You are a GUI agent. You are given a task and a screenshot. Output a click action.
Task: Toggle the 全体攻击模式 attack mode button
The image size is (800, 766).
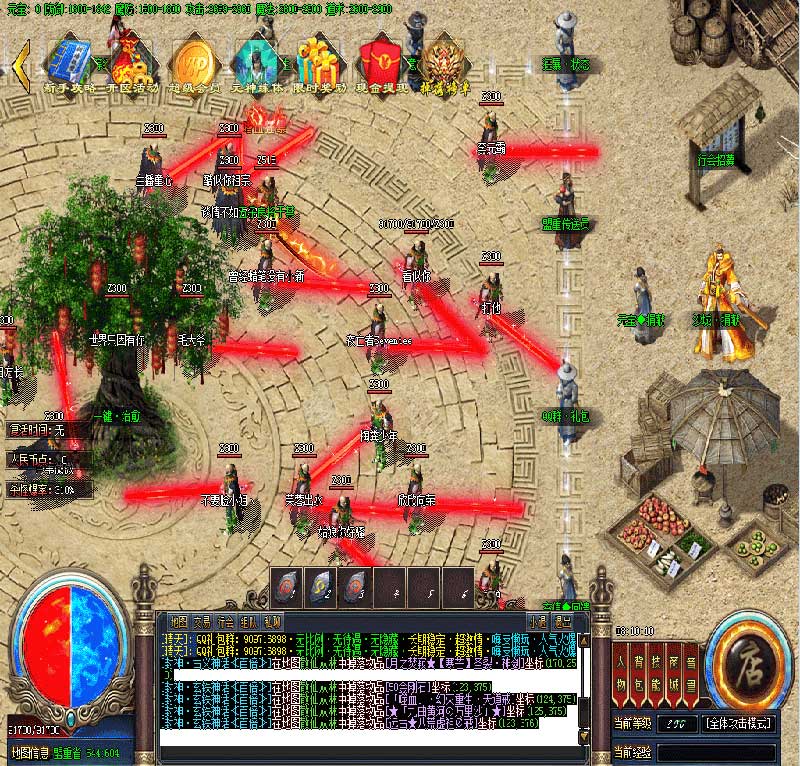740,722
